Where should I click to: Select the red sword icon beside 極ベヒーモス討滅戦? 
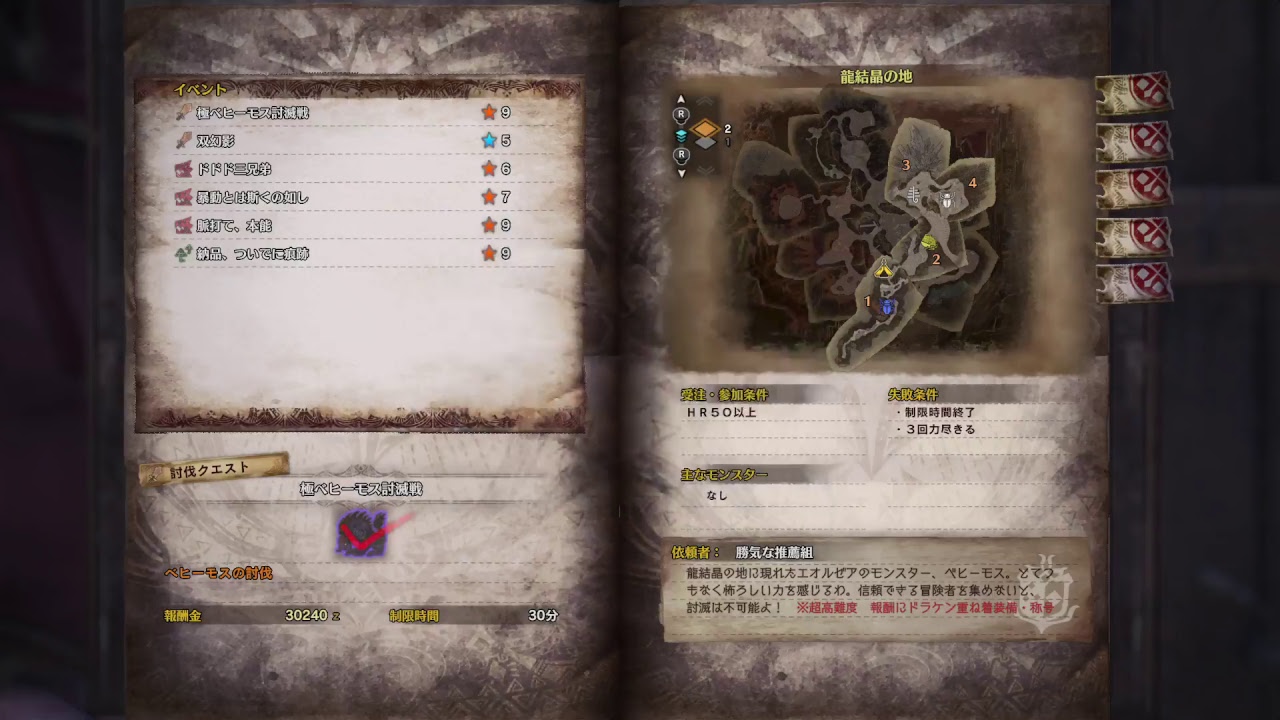coord(183,113)
